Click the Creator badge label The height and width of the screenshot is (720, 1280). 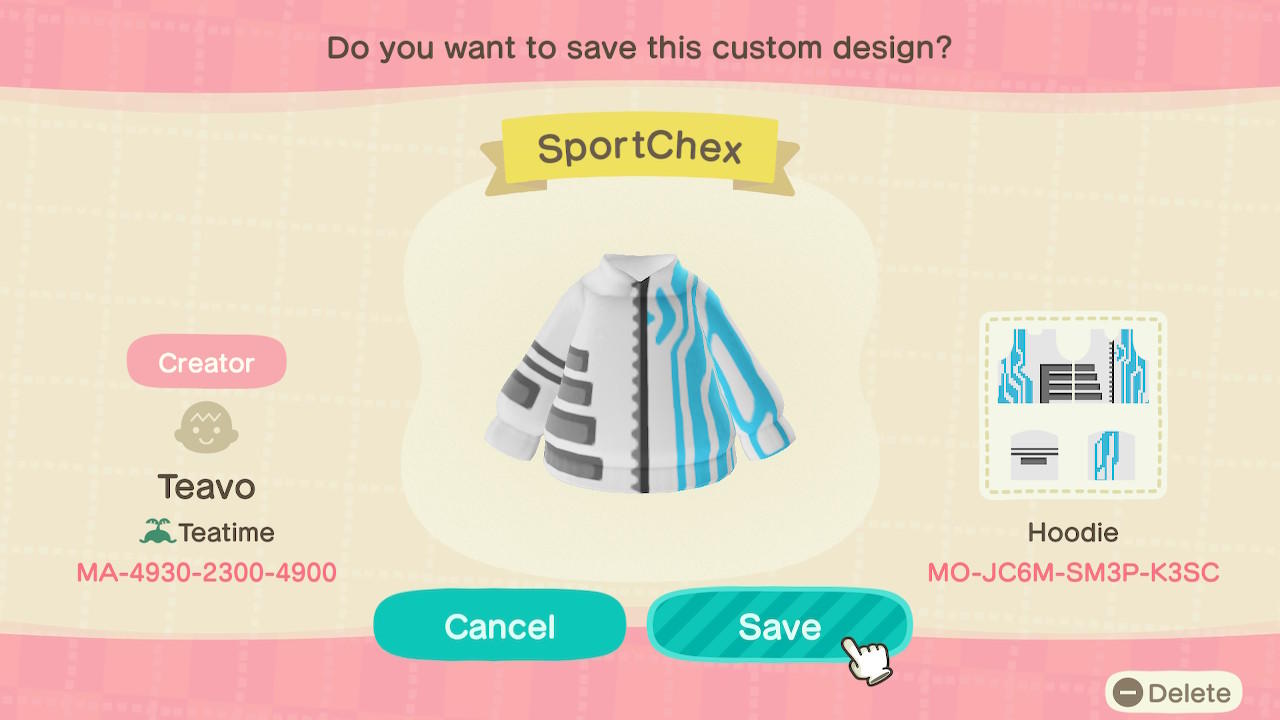(x=206, y=362)
